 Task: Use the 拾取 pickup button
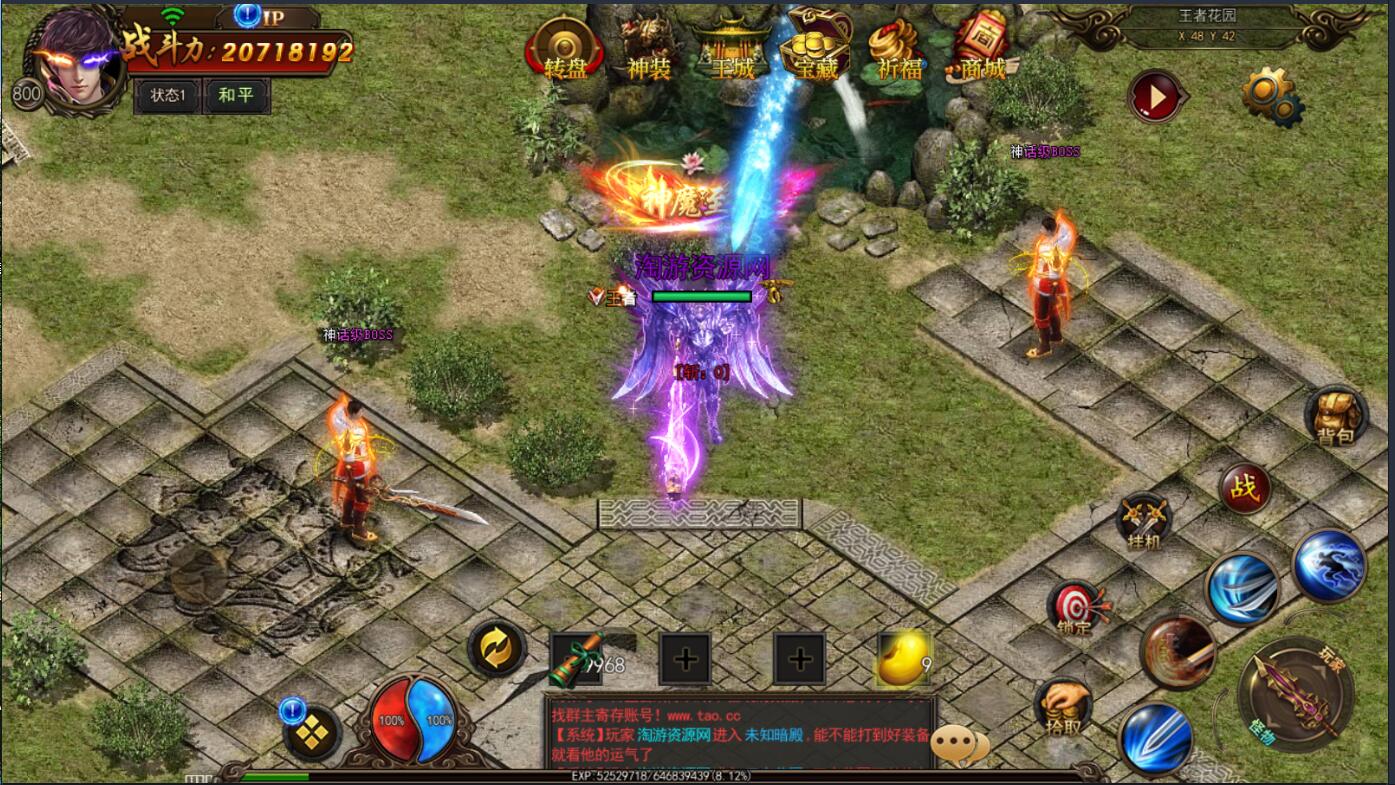click(x=1063, y=707)
